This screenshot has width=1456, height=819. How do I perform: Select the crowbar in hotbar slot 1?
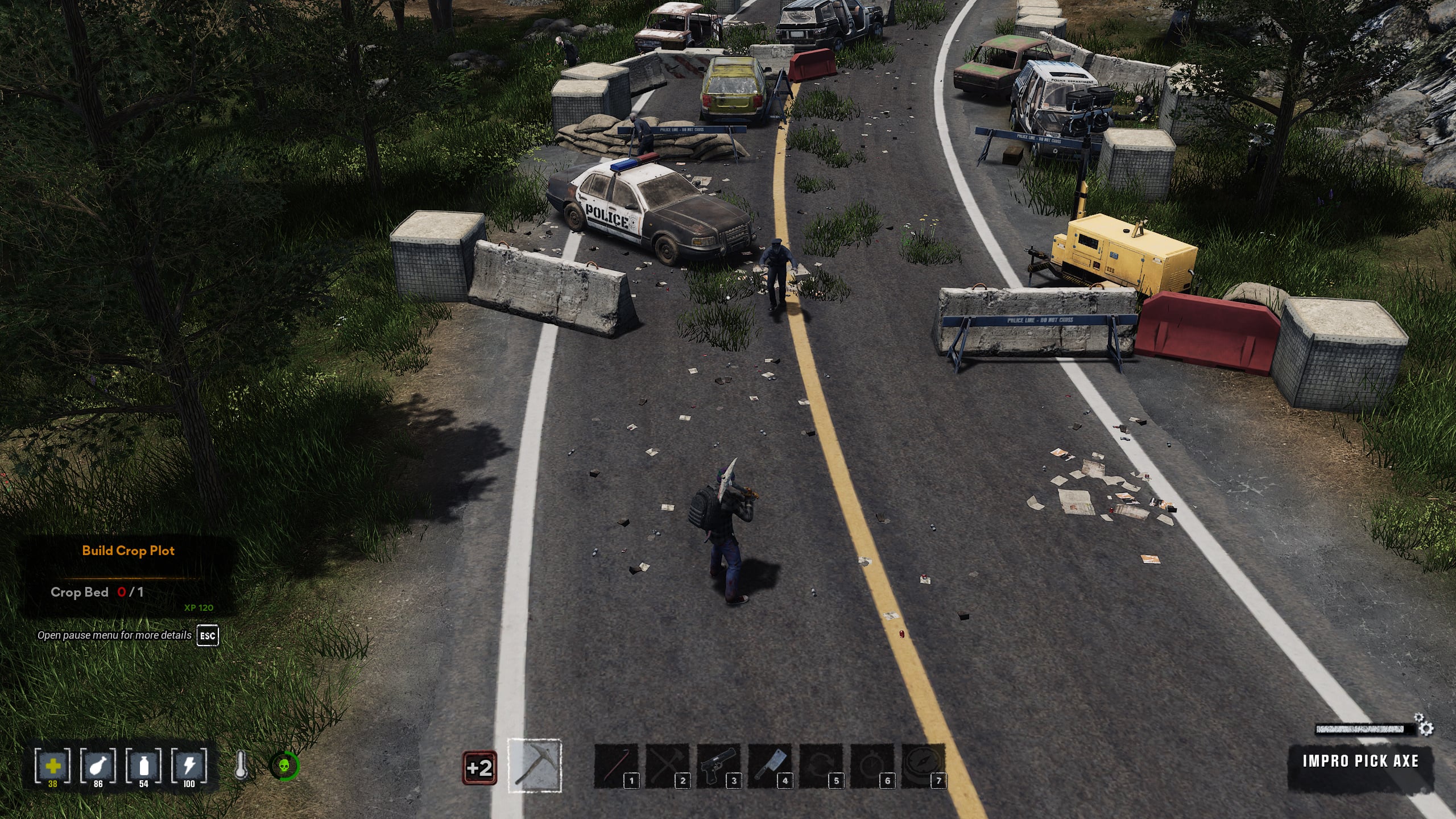pos(615,766)
